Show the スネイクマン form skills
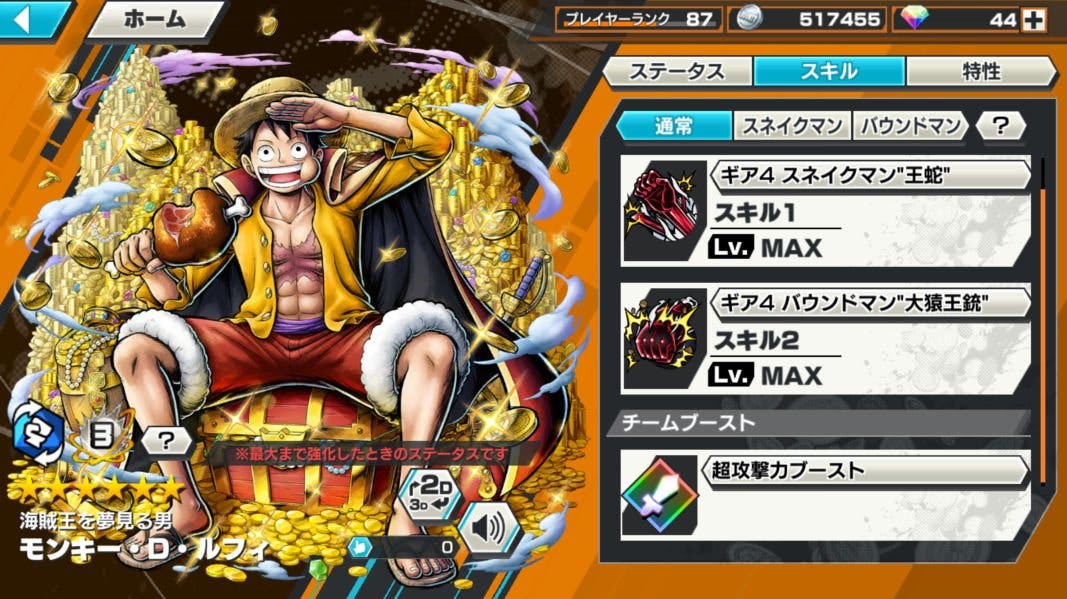1067x599 pixels. (792, 125)
